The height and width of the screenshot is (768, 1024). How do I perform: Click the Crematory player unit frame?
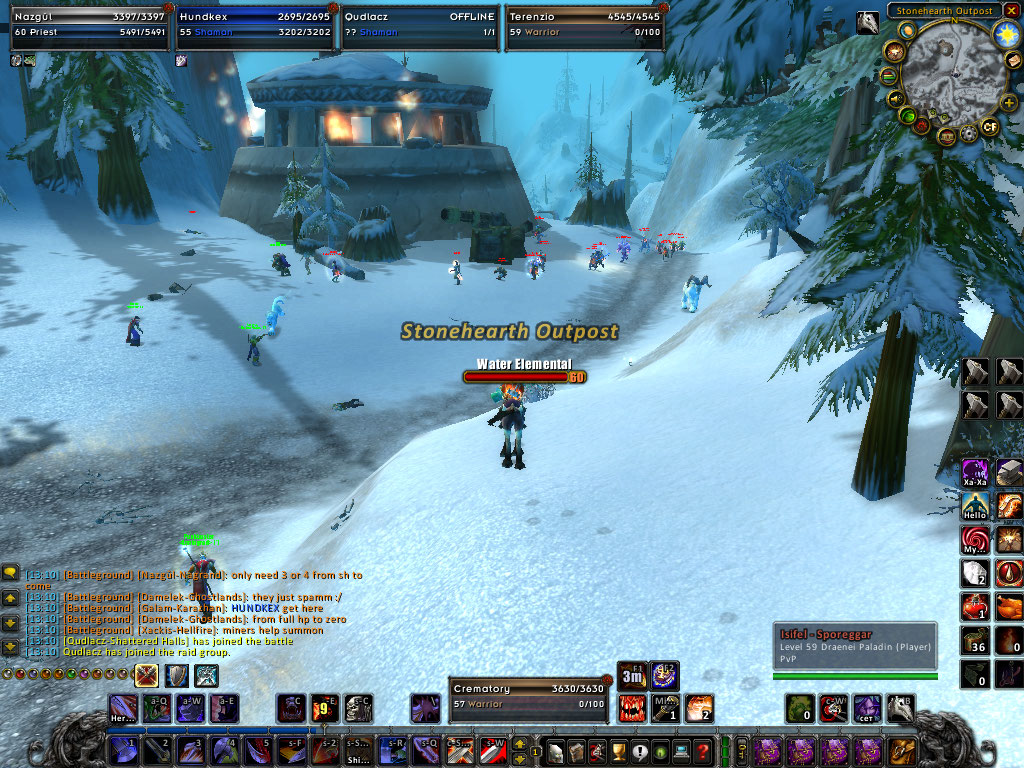[527, 696]
